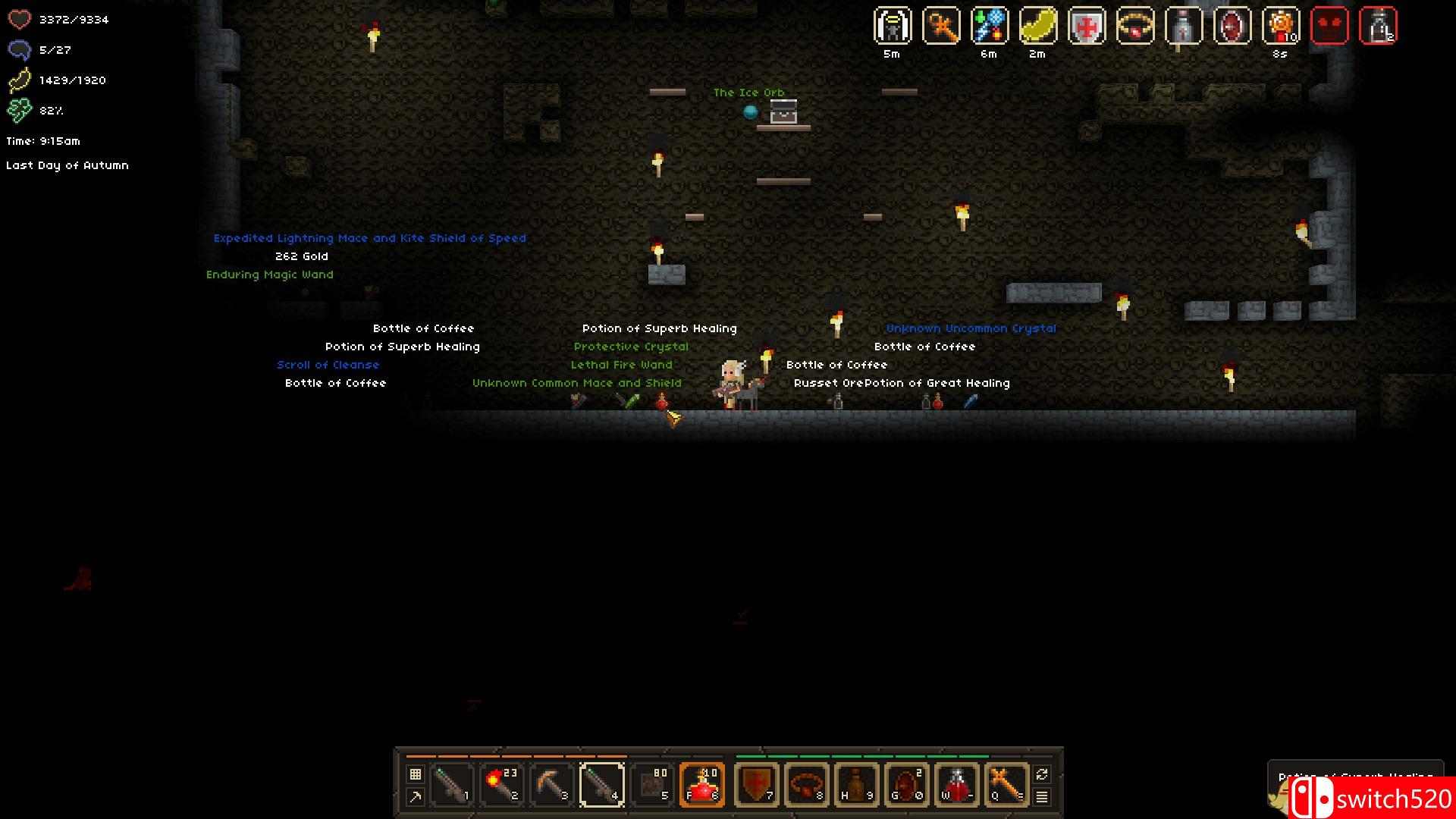Screen dimensions: 1456x819
Task: Click the banana buff icon with 2m timer
Action: click(1036, 27)
